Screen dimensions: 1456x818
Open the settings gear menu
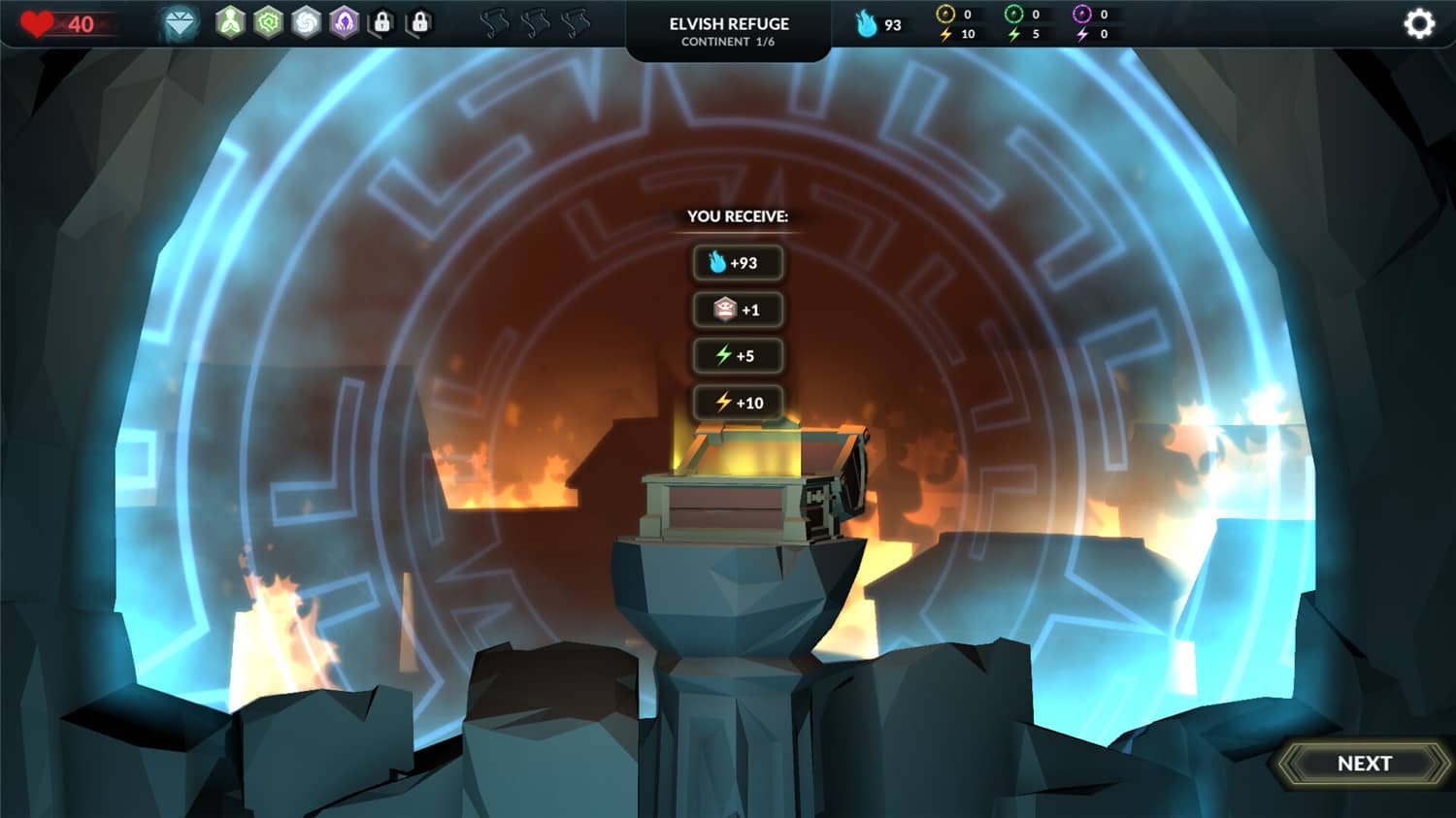[x=1418, y=23]
